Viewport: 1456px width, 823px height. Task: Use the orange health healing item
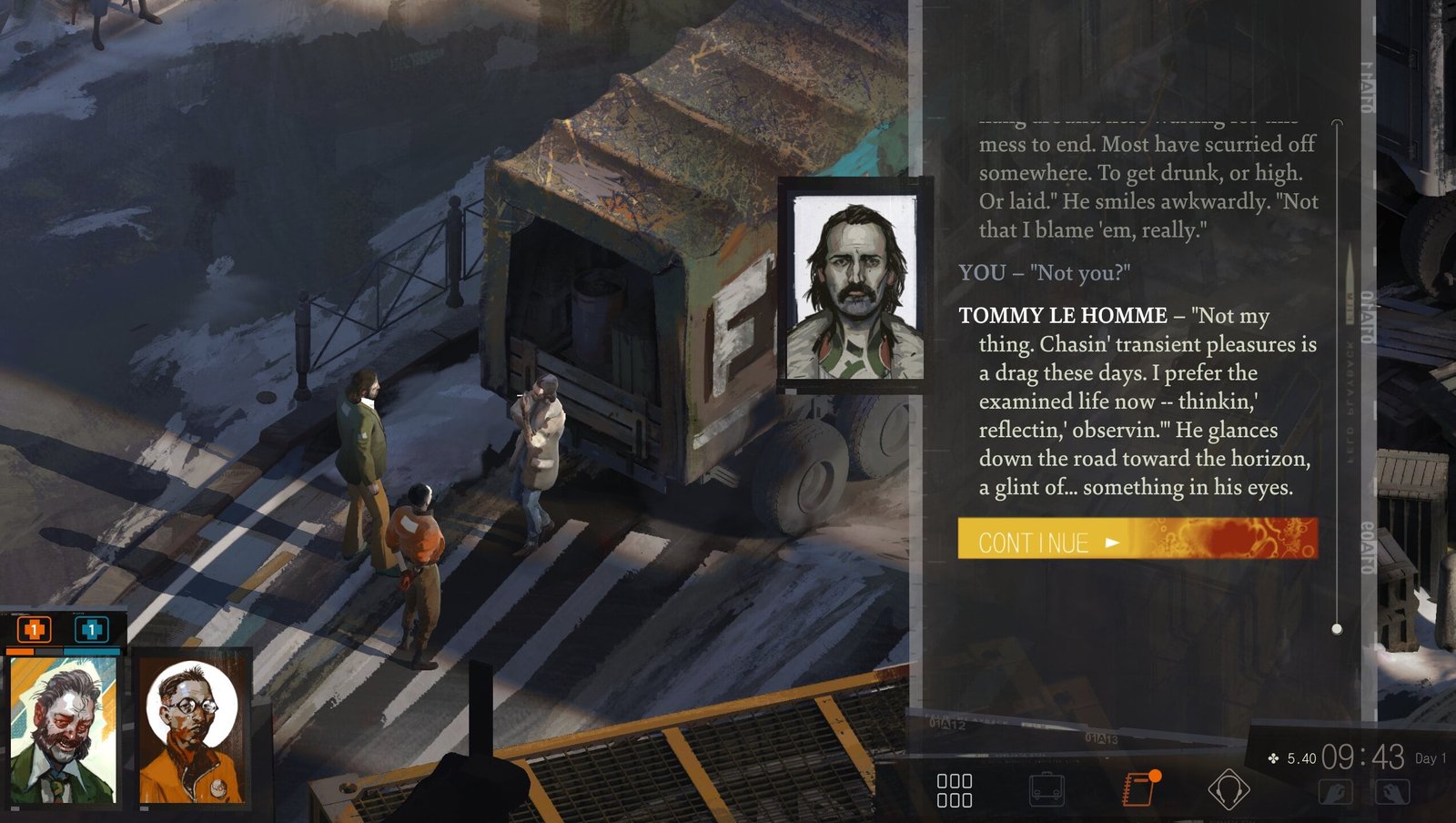coord(35,629)
